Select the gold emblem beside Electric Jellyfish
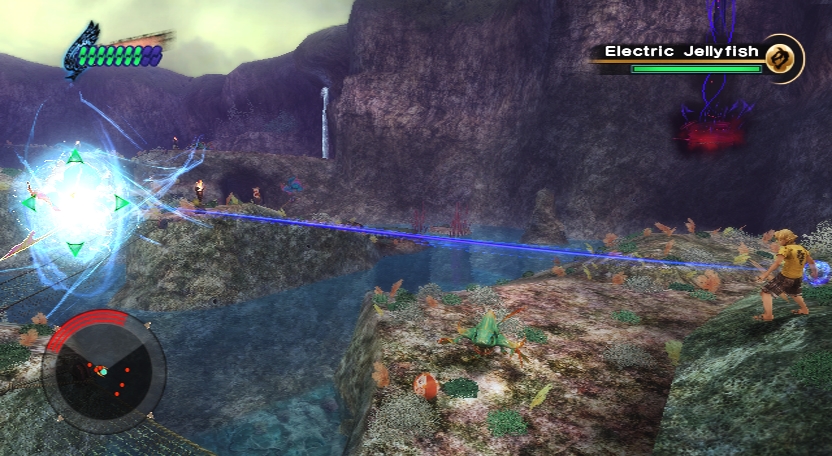832x456 pixels. [x=783, y=58]
